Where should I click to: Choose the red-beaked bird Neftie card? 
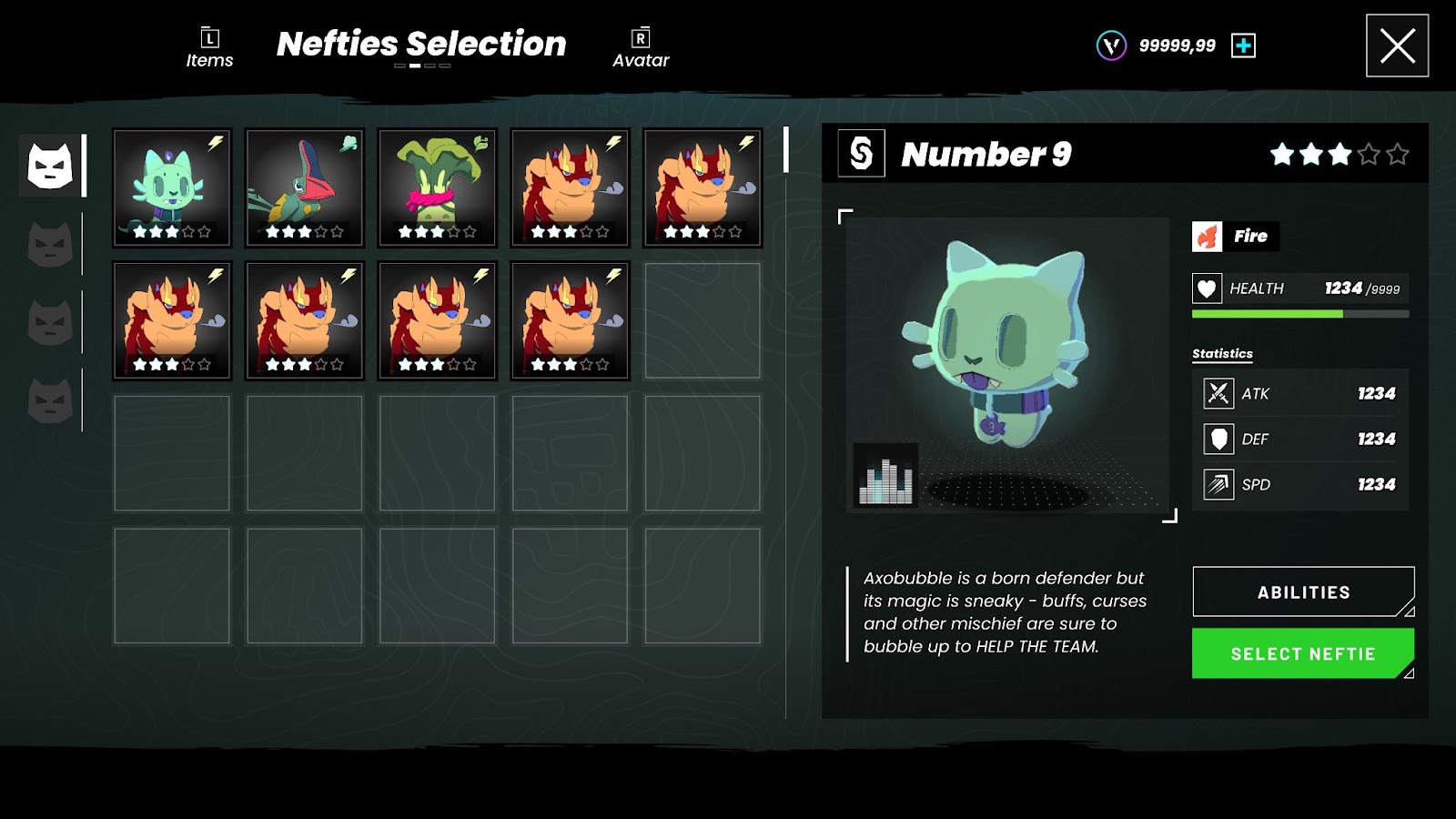click(x=305, y=187)
